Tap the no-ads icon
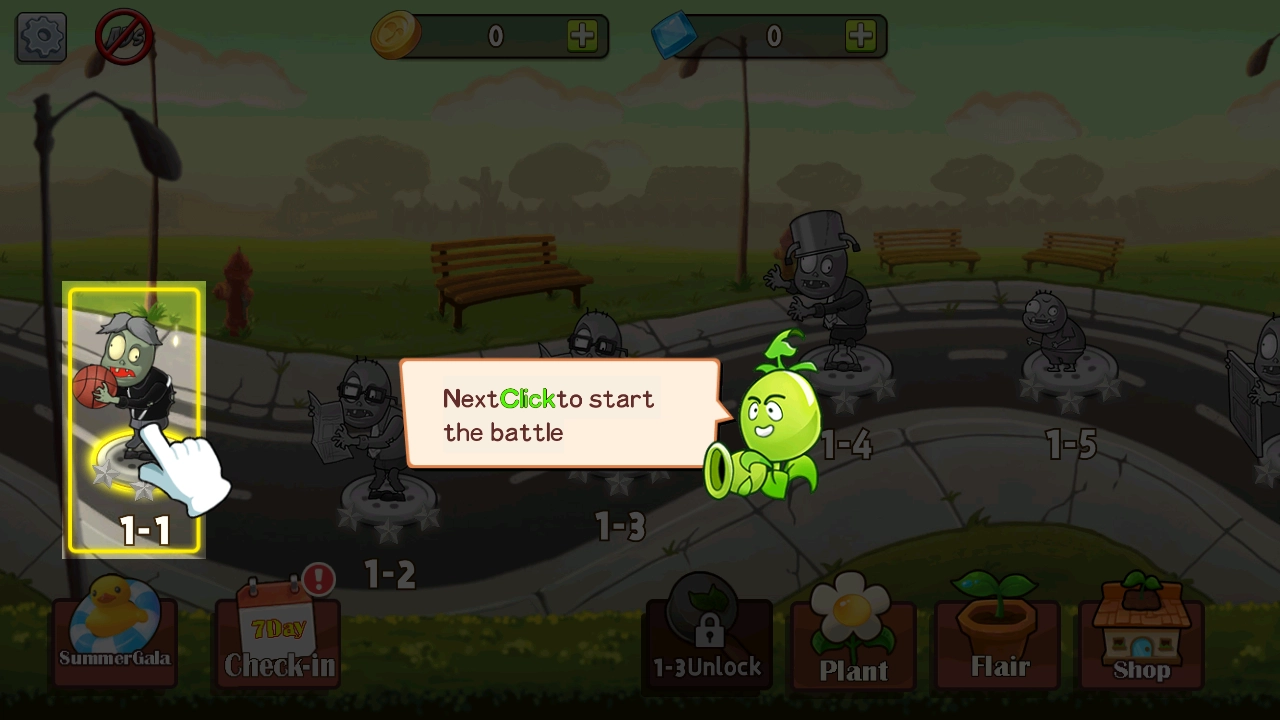Viewport: 1280px width, 720px height. pos(124,37)
